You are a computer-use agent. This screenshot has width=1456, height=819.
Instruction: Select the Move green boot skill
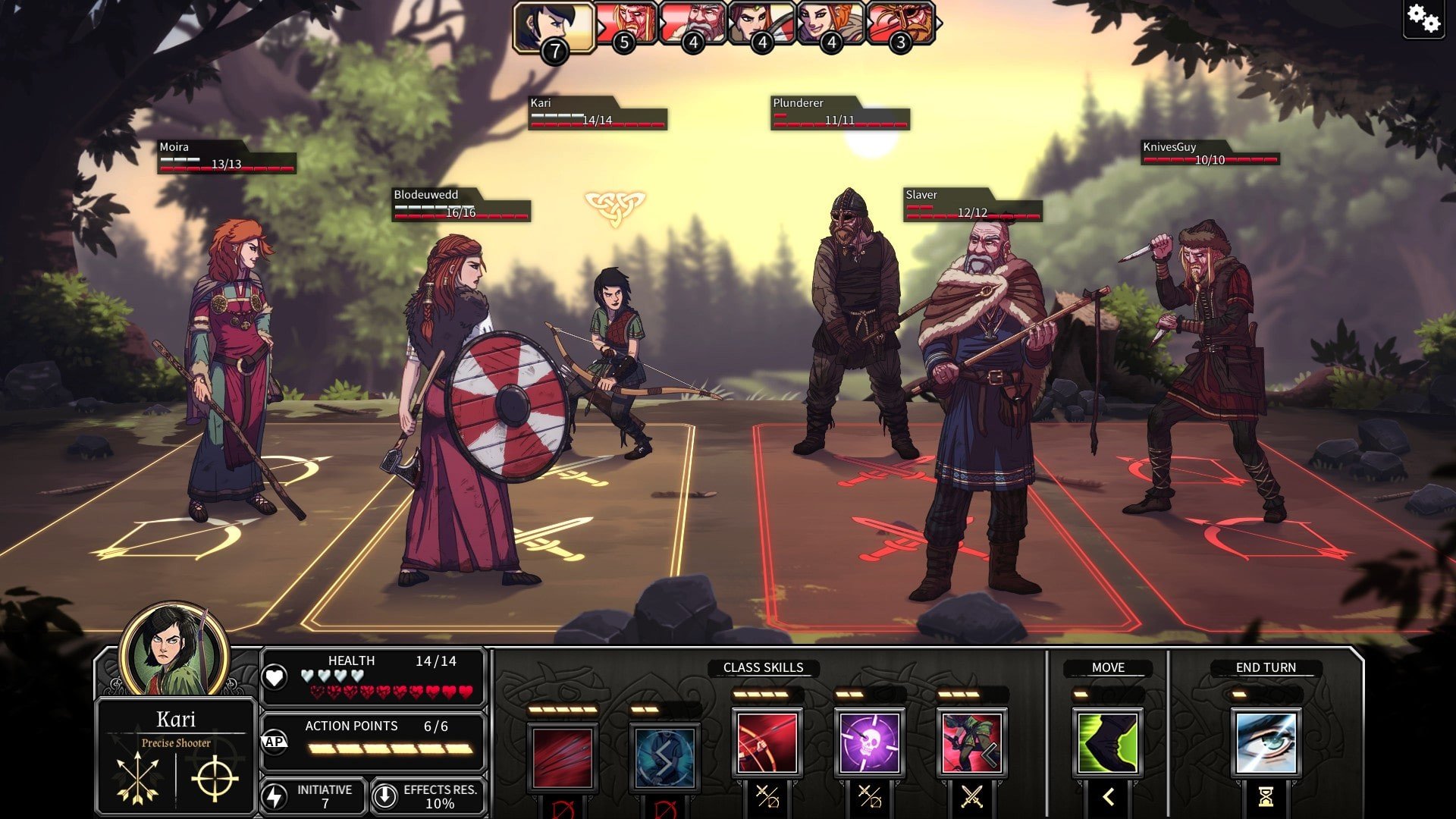point(1108,742)
